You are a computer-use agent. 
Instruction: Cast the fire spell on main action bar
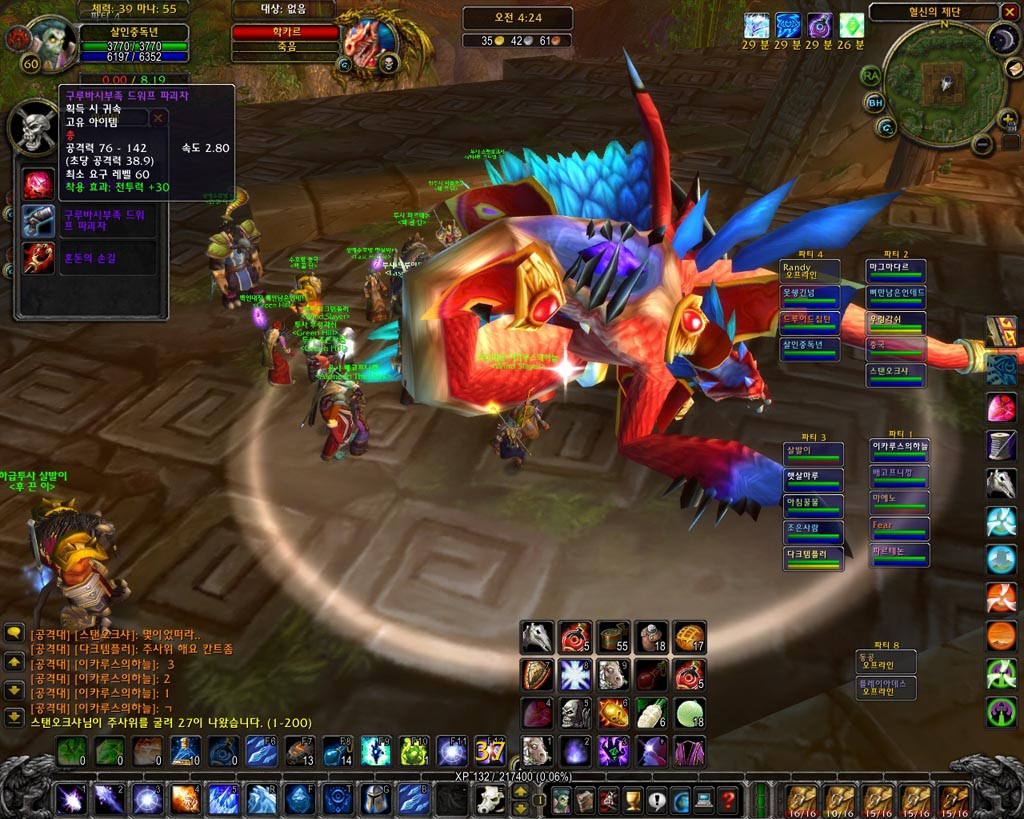184,799
